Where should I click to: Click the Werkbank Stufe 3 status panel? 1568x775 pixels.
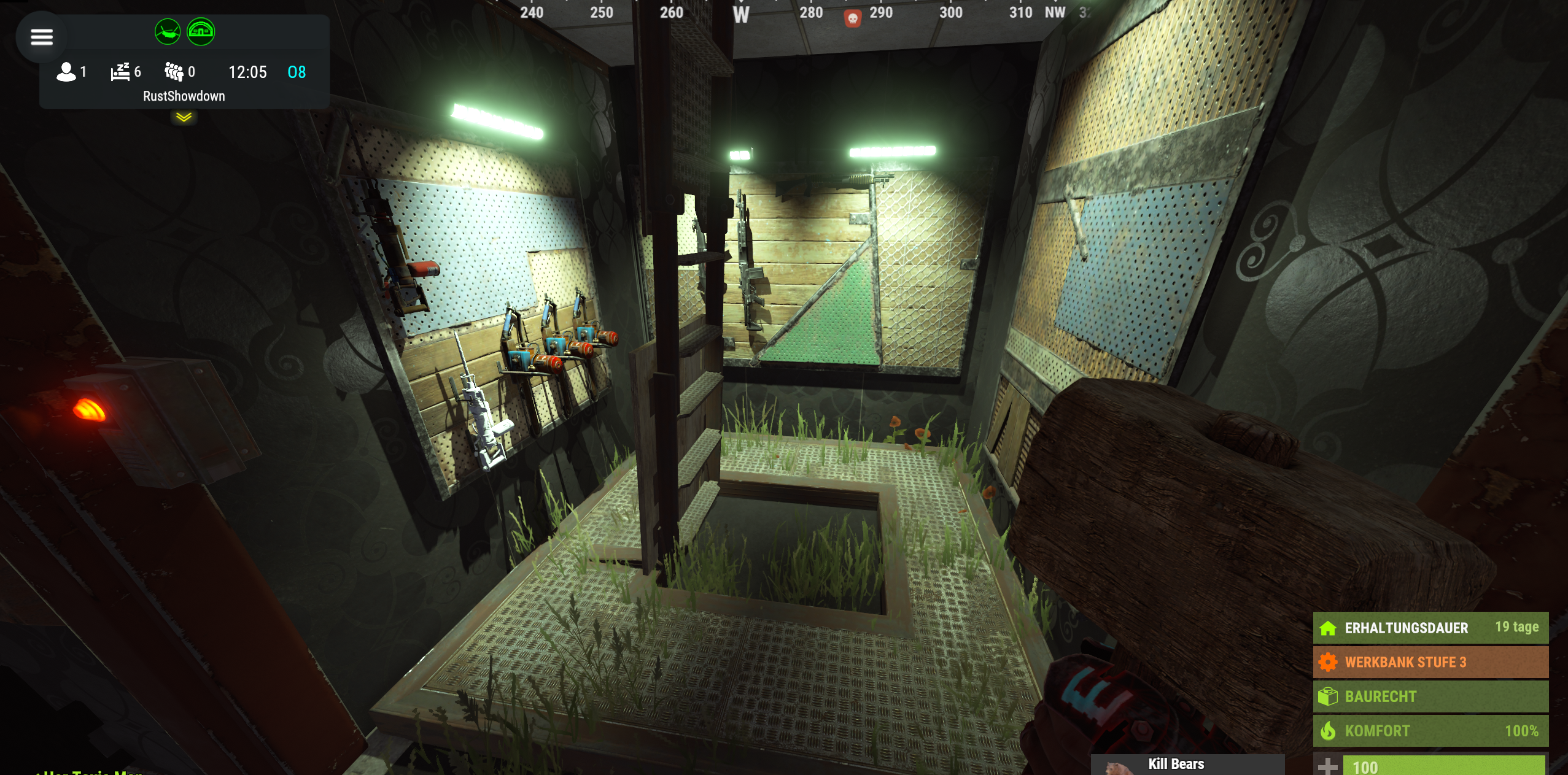(x=1430, y=662)
